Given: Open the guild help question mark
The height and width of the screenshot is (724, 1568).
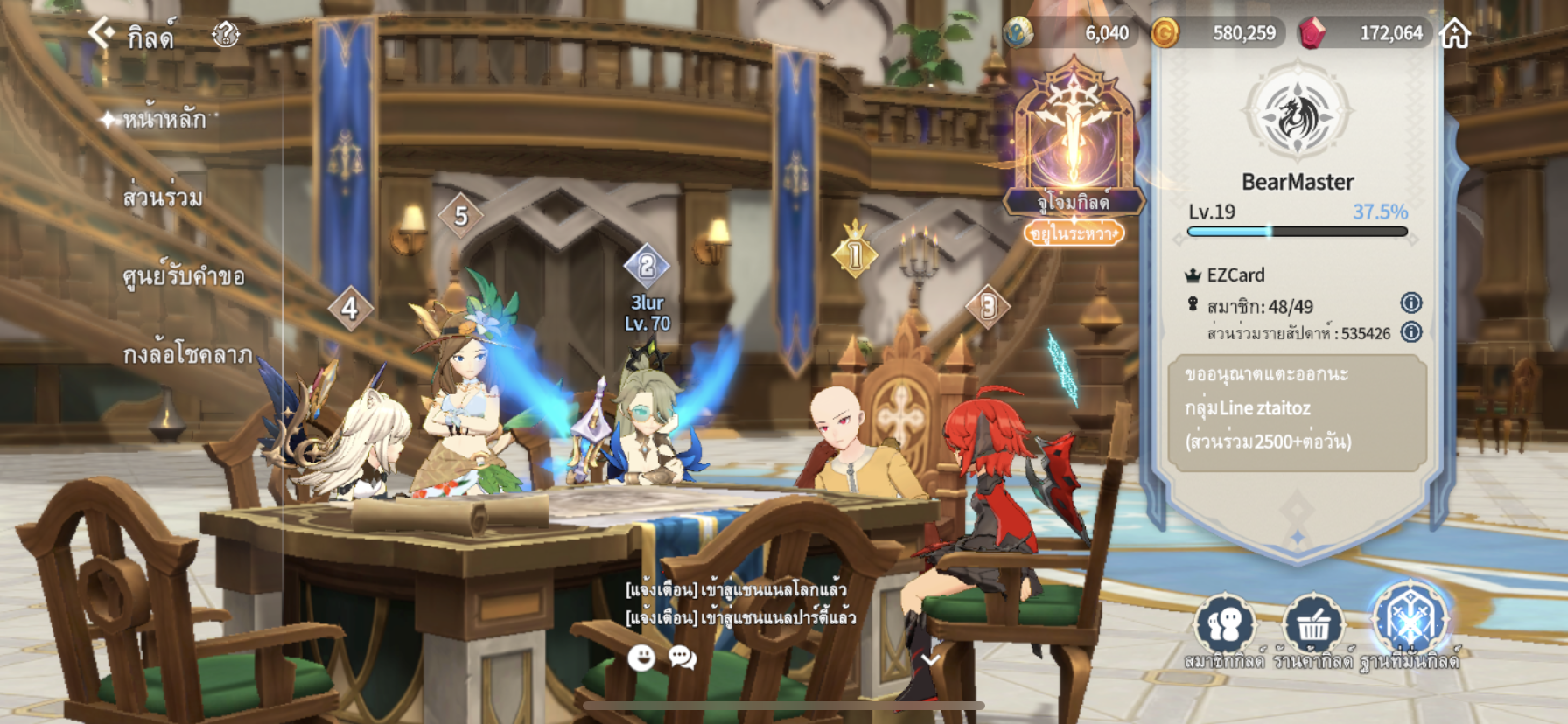Looking at the screenshot, I should (226, 35).
